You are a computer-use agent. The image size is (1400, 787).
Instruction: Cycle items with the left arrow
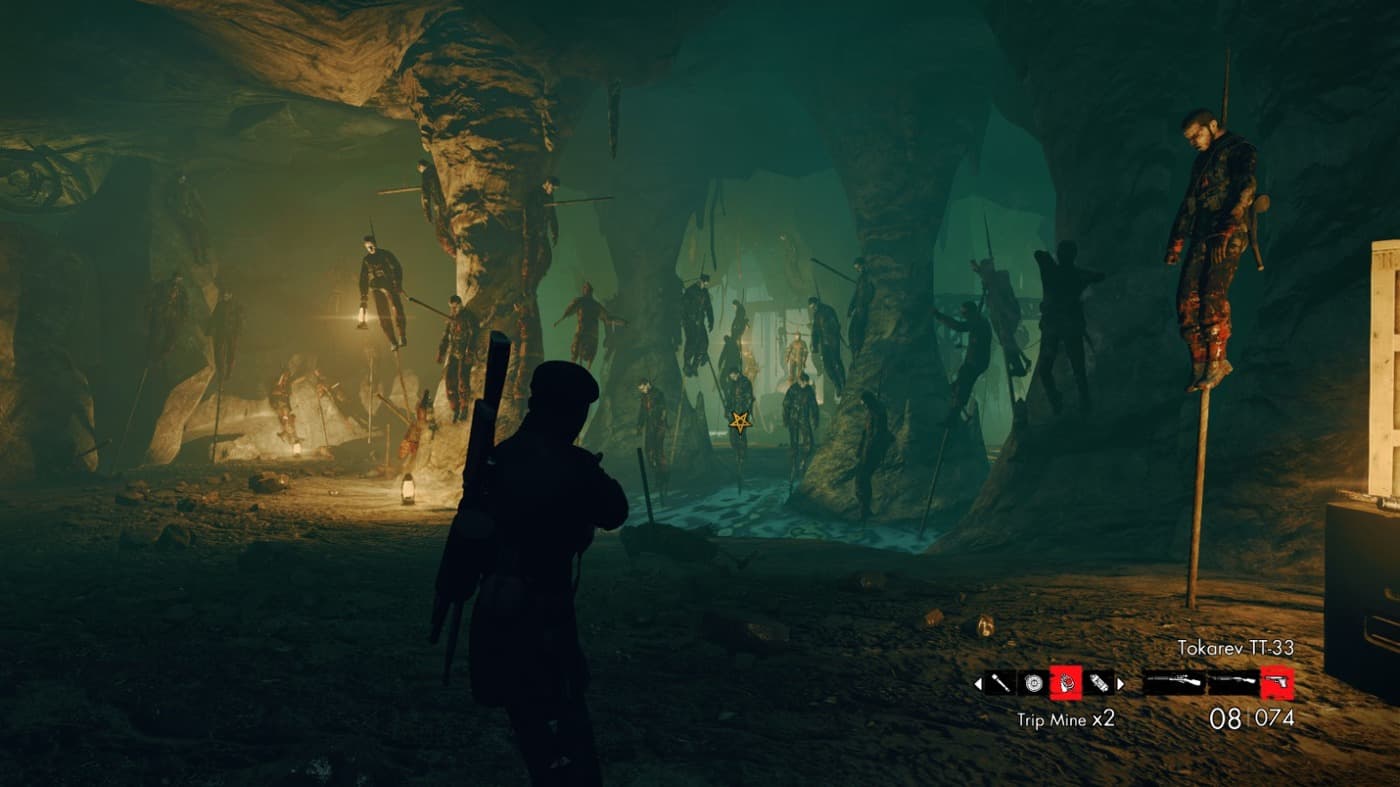[978, 684]
